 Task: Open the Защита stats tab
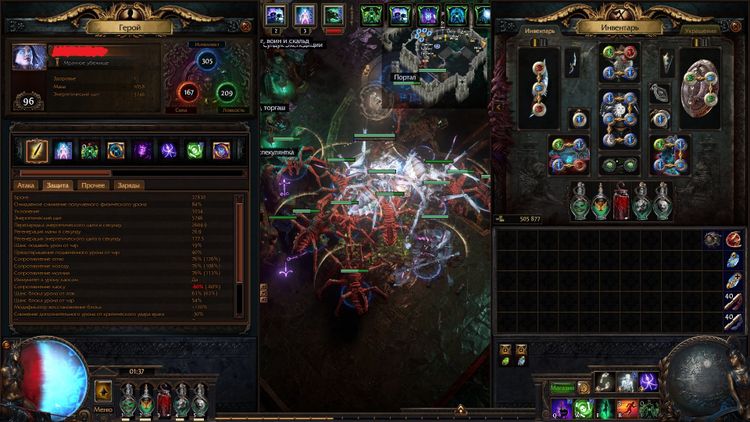[x=58, y=186]
